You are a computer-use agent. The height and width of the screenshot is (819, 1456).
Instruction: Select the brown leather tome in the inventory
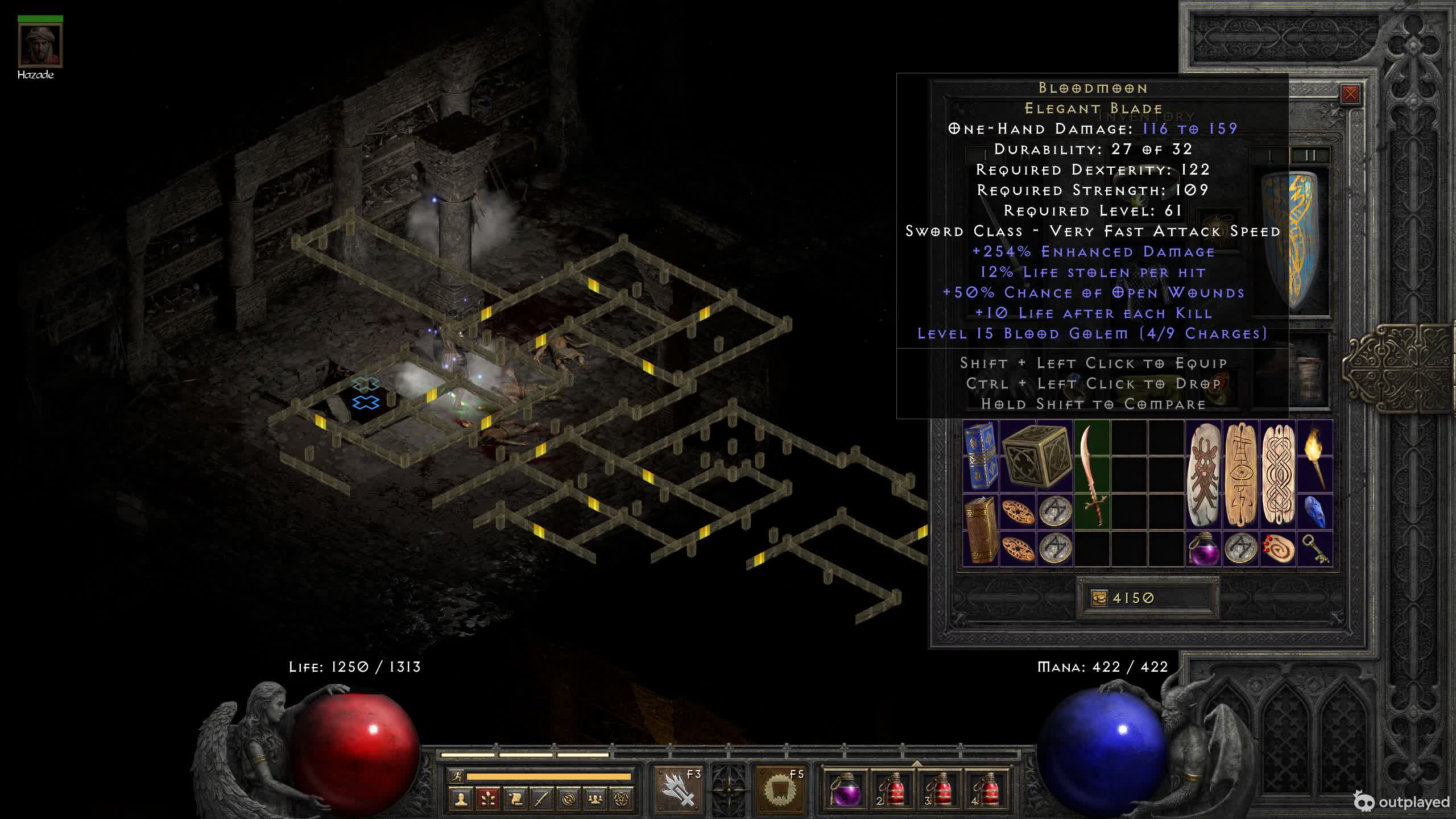[981, 530]
